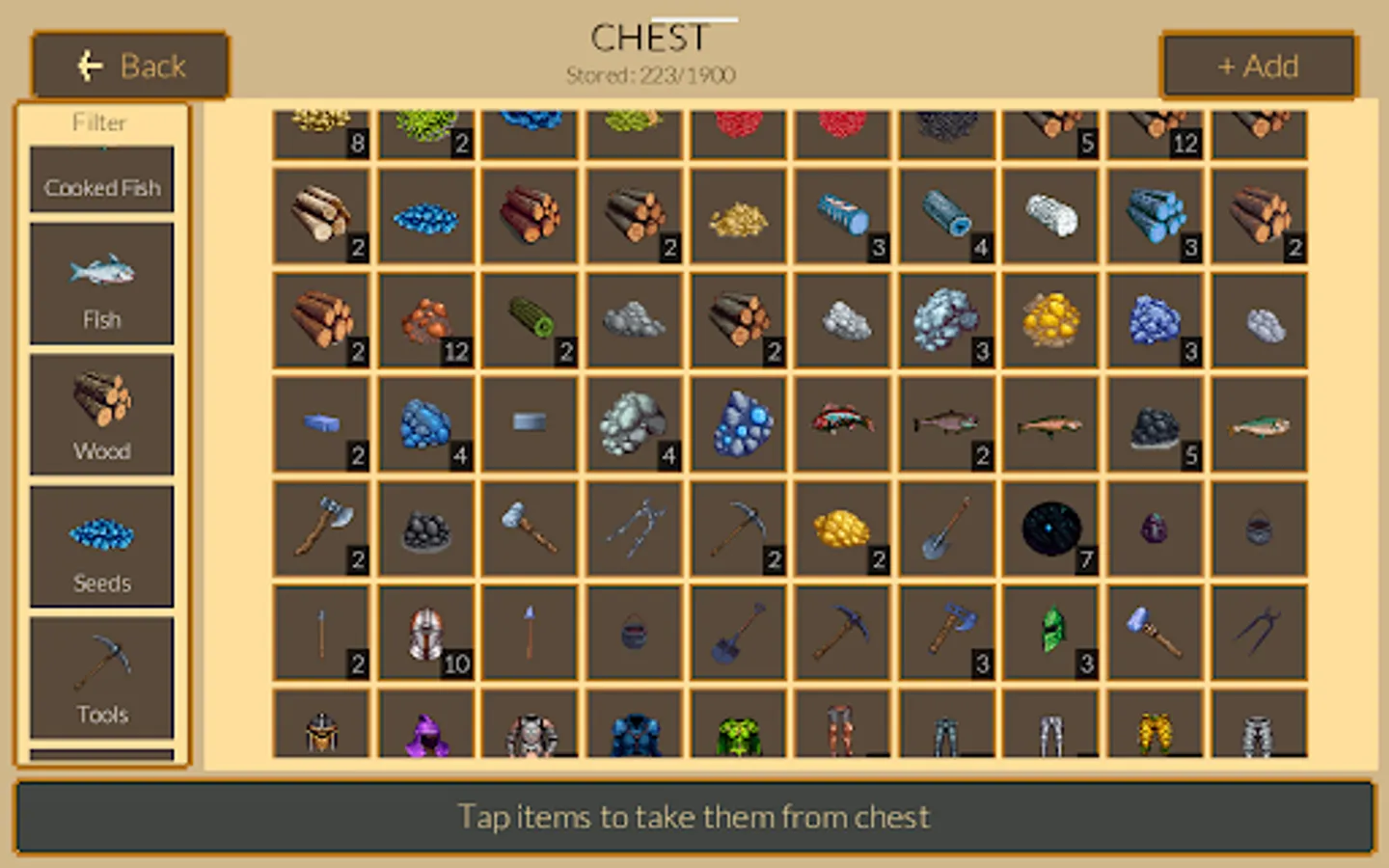Select the green helmet
This screenshot has width=1389, height=868.
pyautogui.click(x=1050, y=632)
